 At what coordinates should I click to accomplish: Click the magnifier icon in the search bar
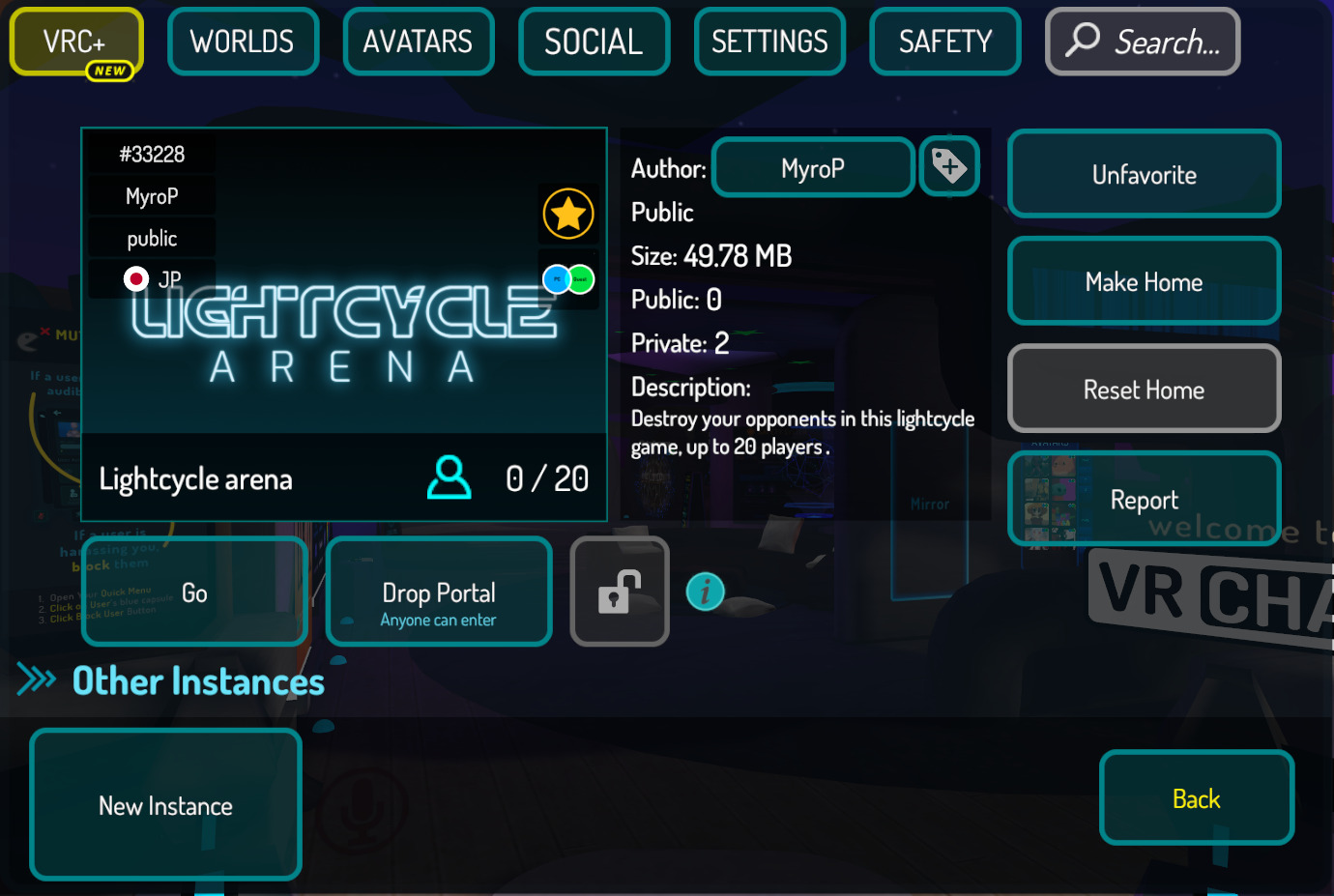tap(1083, 41)
